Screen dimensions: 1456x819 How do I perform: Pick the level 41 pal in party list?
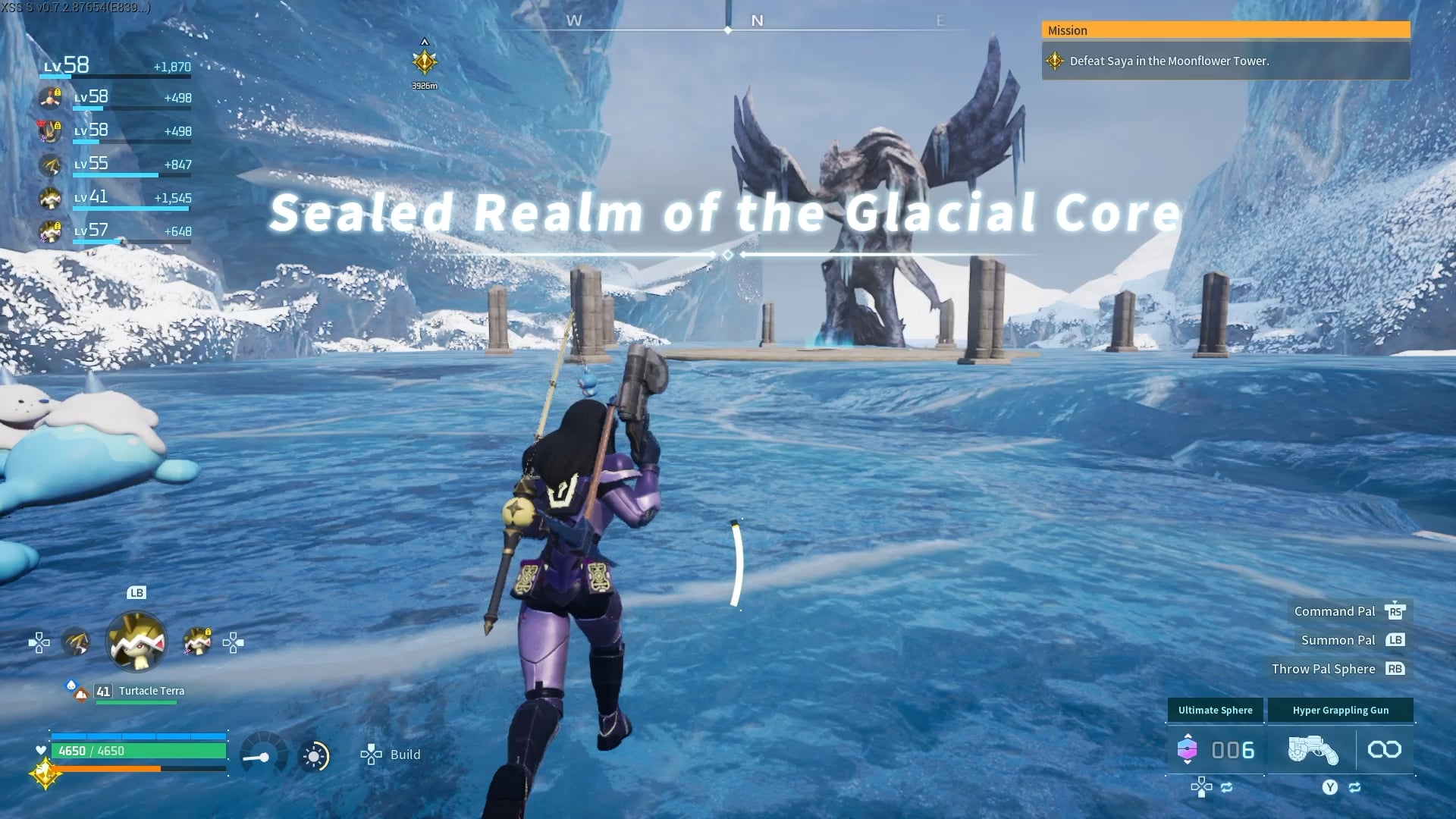click(51, 198)
